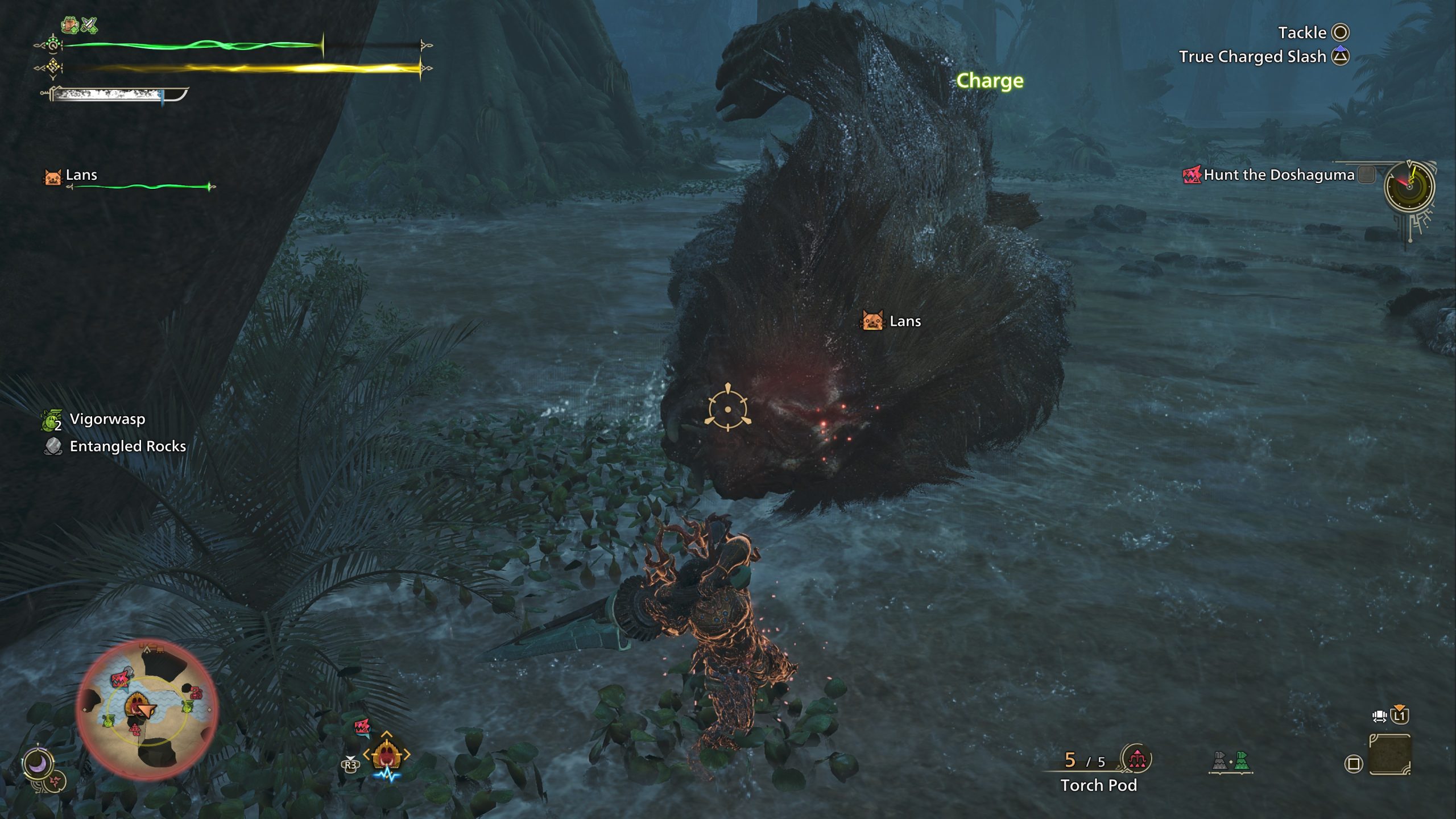The height and width of the screenshot is (819, 1456).
Task: Select the Vigorwasp environment entry
Action: tap(107, 419)
